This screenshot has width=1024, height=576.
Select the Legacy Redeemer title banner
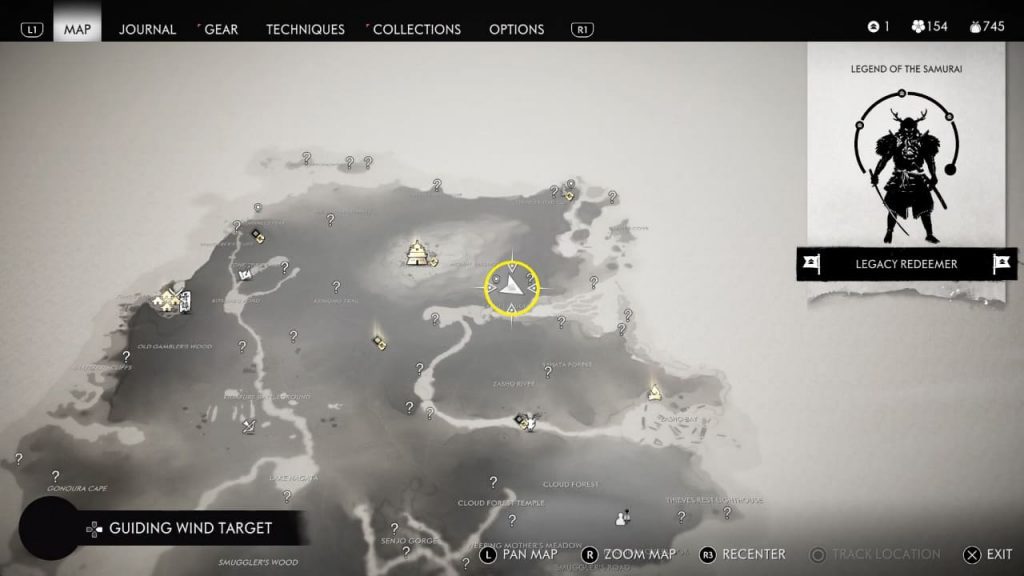[906, 264]
